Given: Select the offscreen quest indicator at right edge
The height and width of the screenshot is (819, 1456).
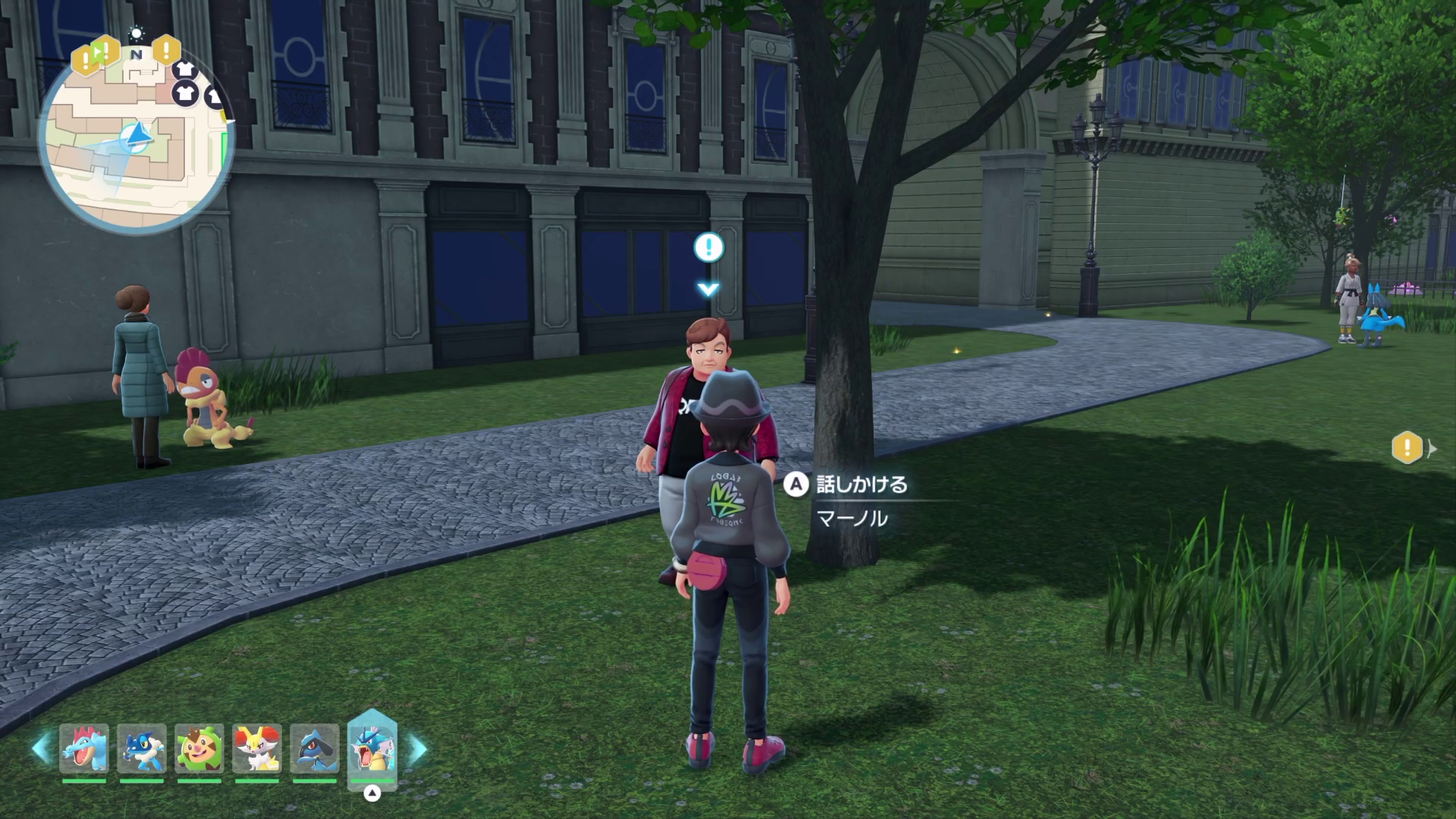Looking at the screenshot, I should tap(1408, 447).
